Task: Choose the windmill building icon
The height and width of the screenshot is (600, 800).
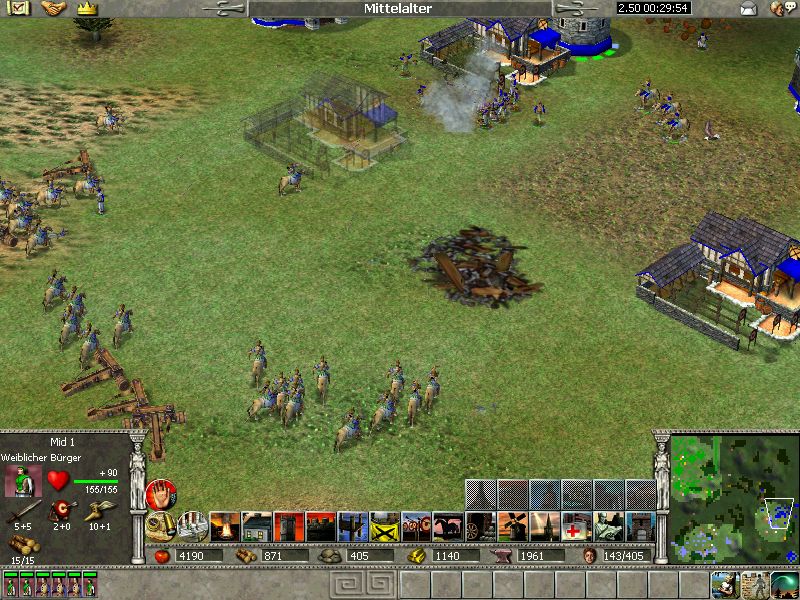Action: click(512, 525)
